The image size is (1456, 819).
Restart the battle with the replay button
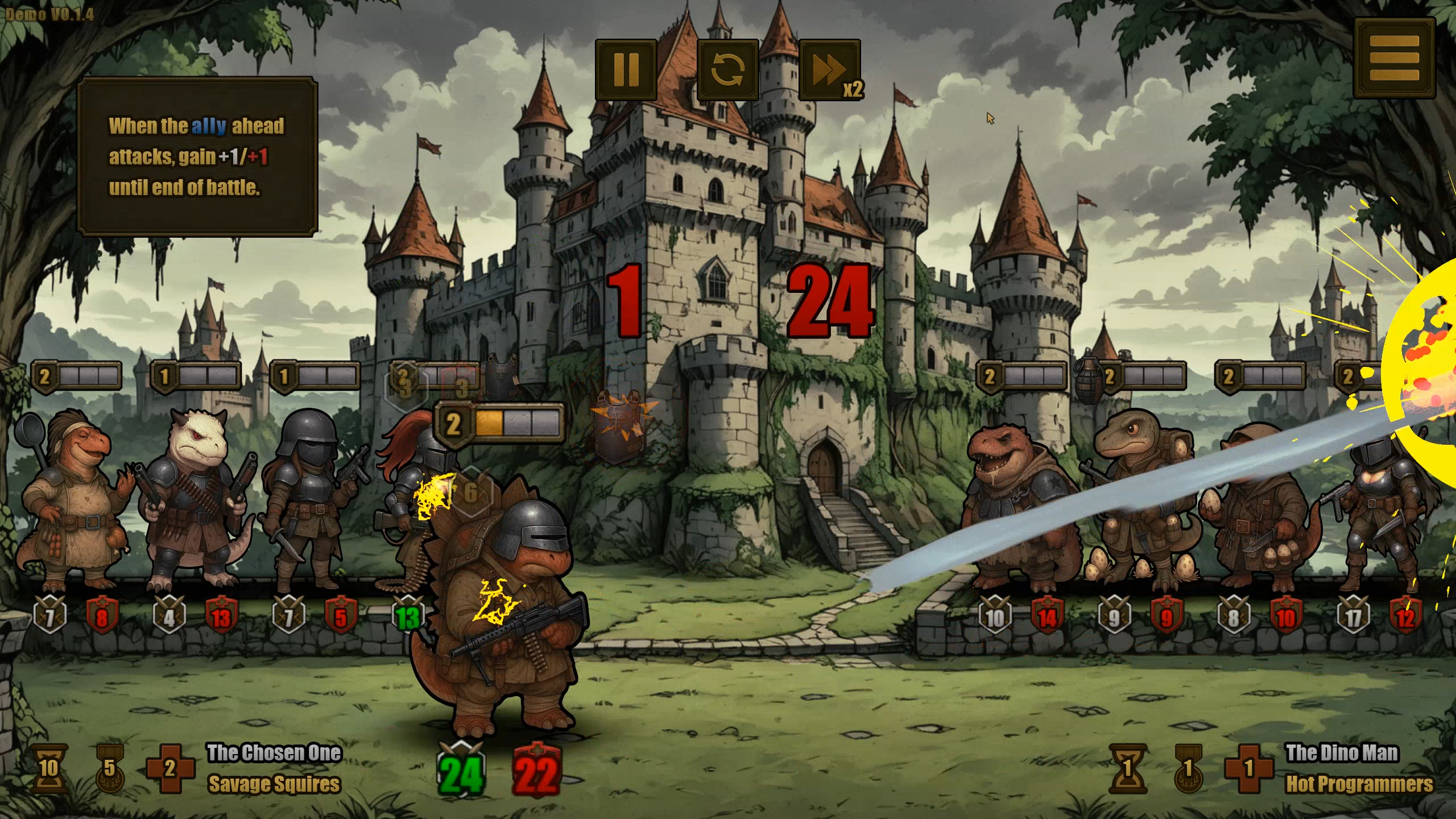pyautogui.click(x=727, y=70)
